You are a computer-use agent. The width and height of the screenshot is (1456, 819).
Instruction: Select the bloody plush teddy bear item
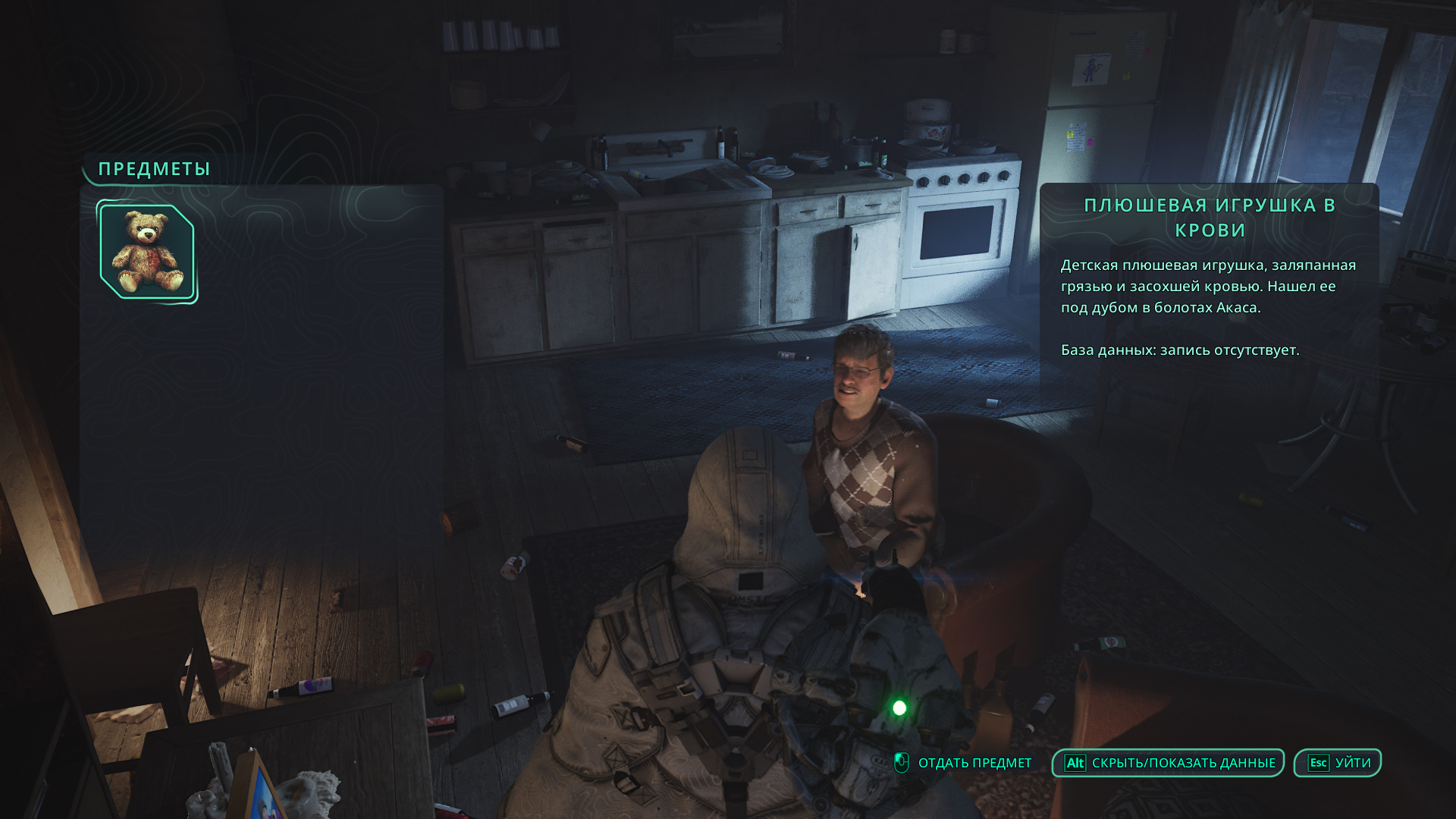[x=147, y=252]
